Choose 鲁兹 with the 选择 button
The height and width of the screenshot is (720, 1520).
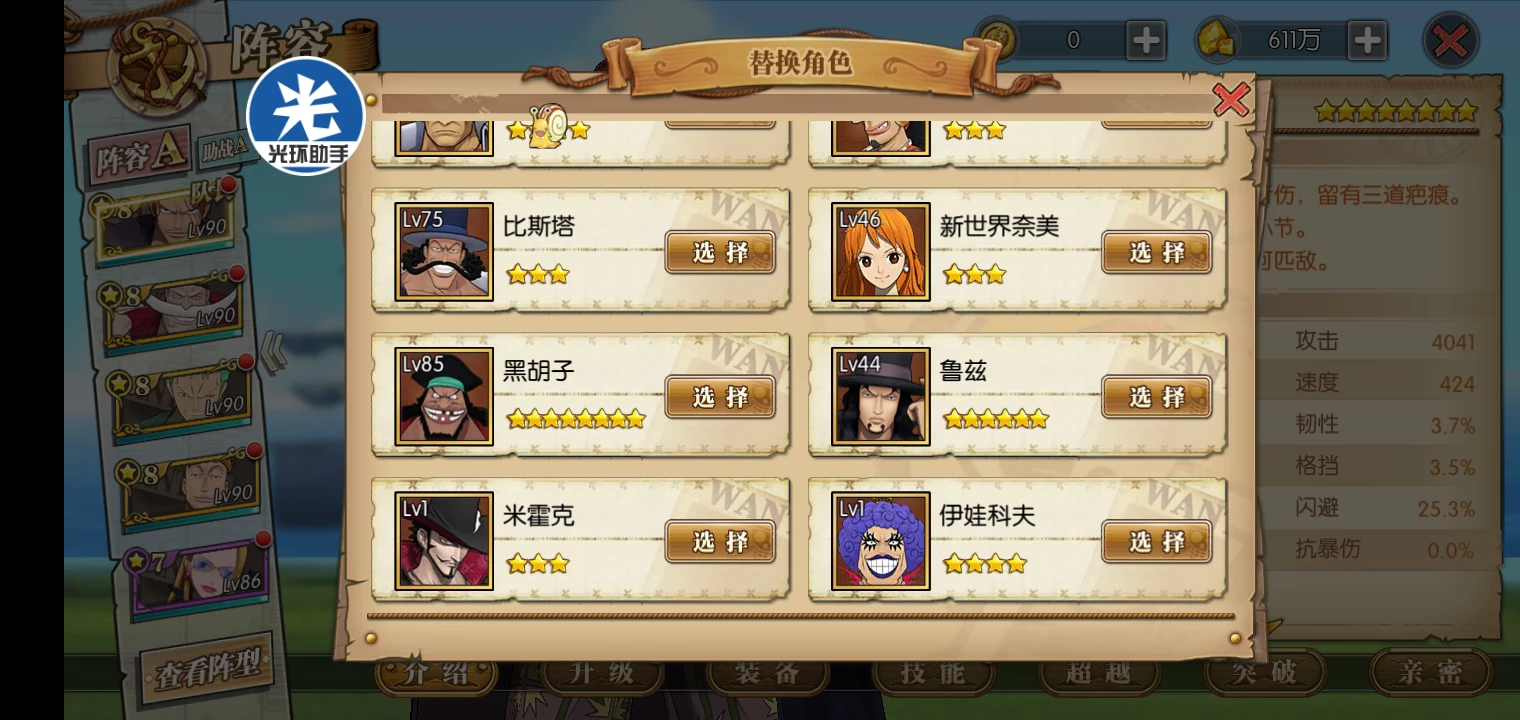pyautogui.click(x=1156, y=397)
